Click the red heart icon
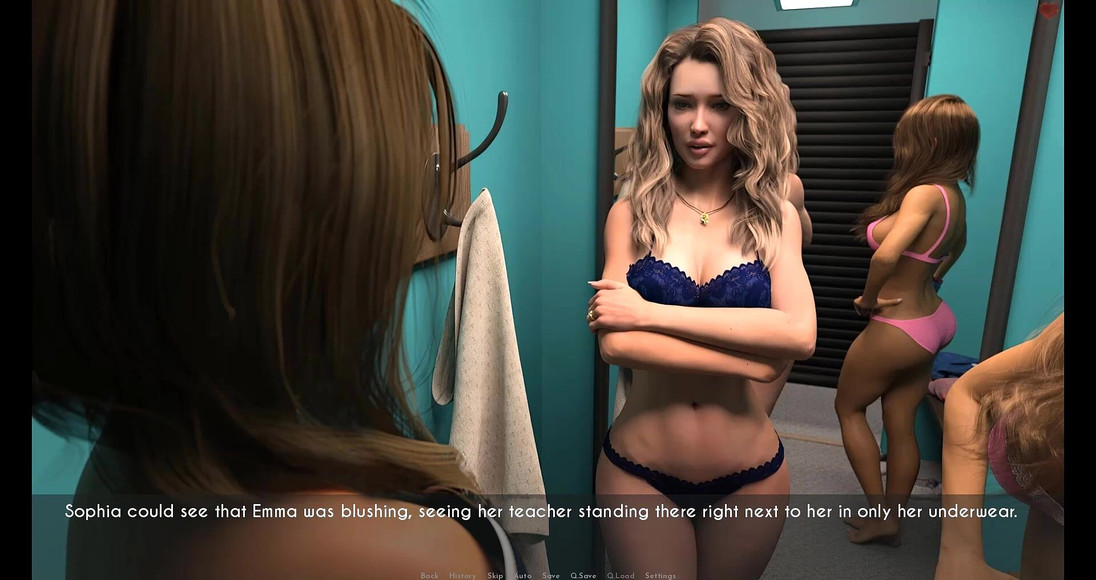 [1048, 11]
